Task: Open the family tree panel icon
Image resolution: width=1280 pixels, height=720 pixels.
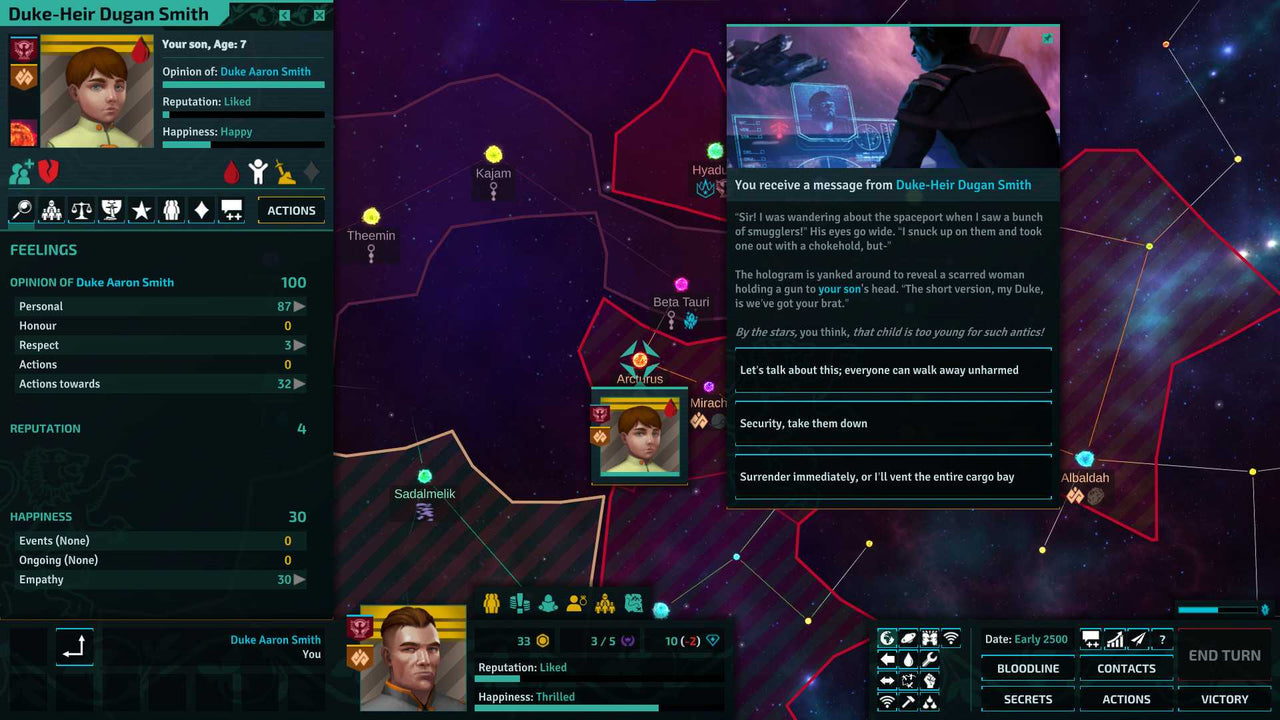Action: [52, 210]
